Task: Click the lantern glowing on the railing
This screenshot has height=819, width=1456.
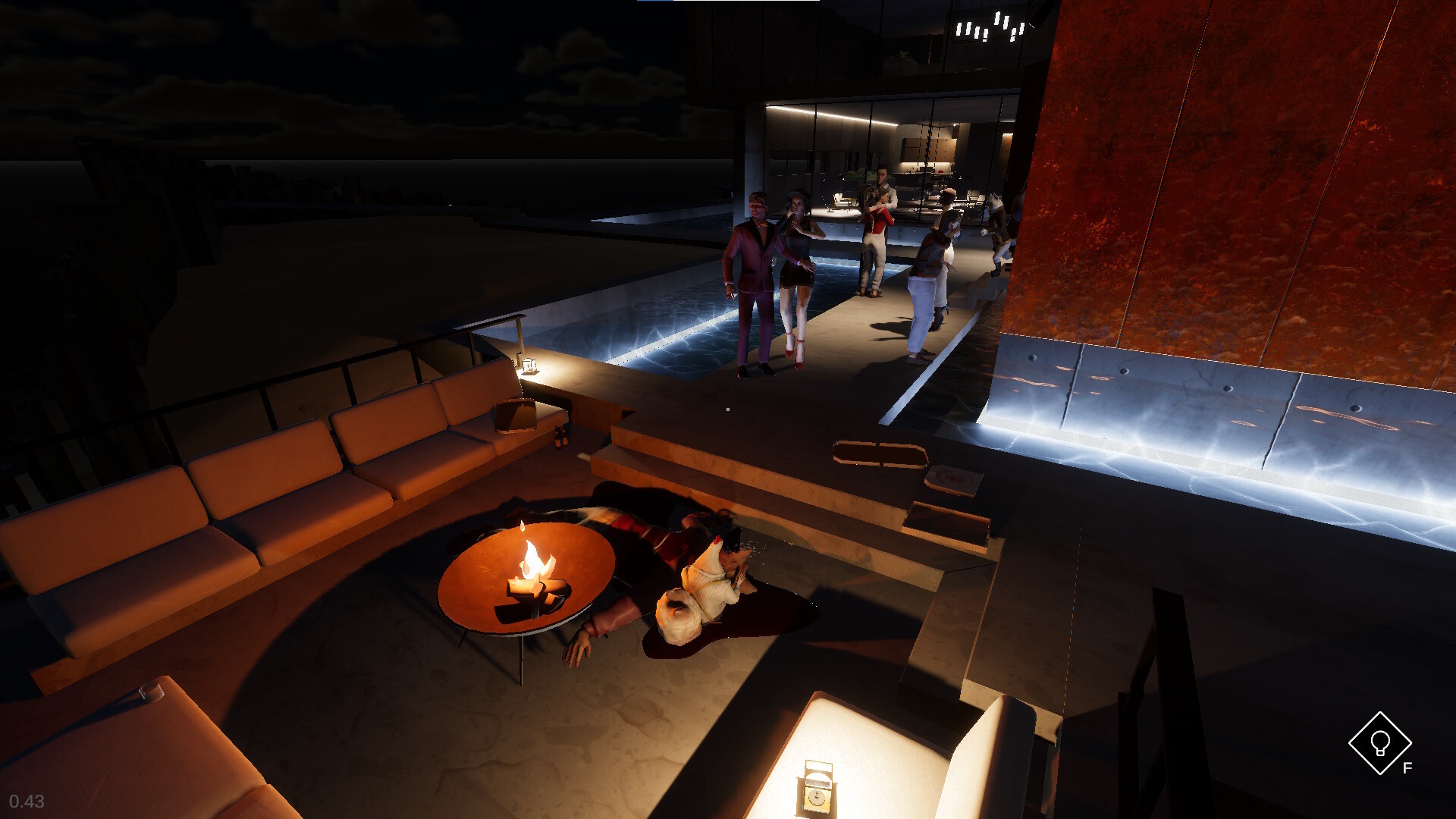Action: 529,364
